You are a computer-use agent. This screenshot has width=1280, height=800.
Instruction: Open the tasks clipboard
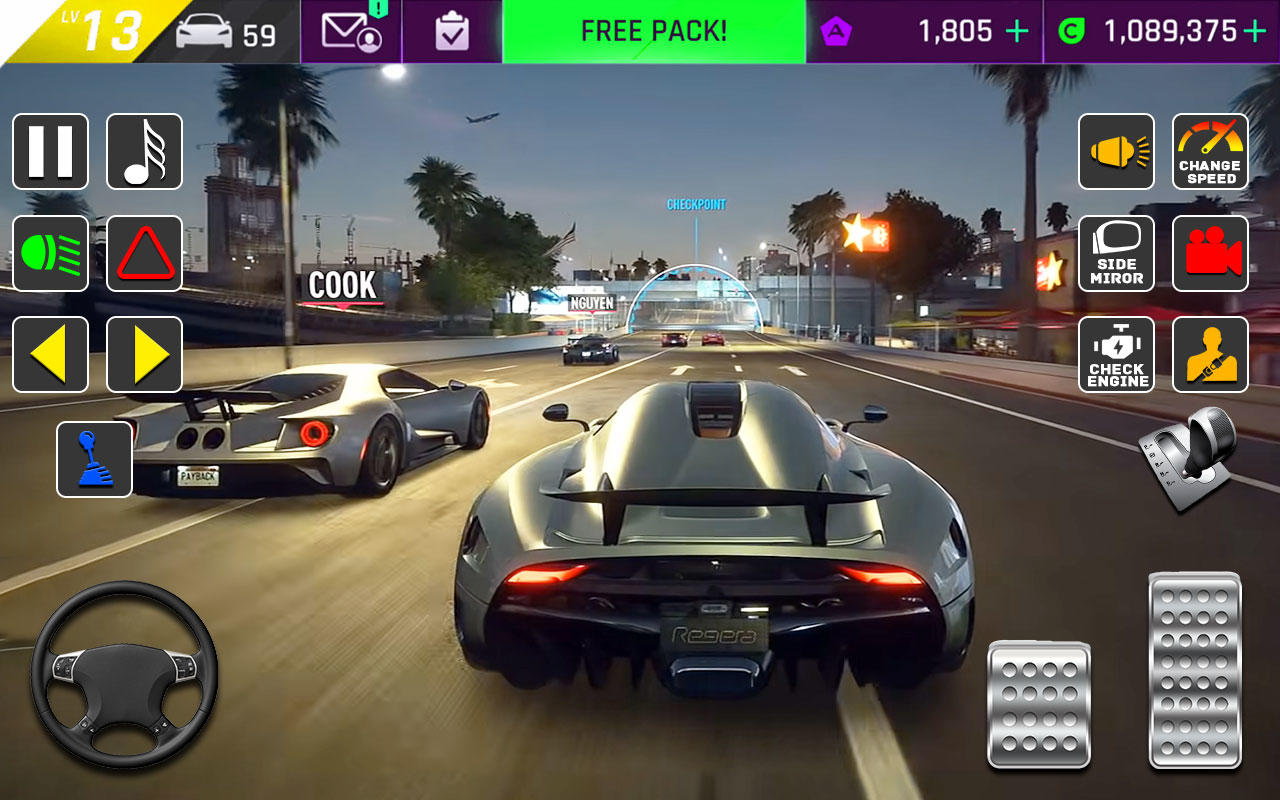451,31
